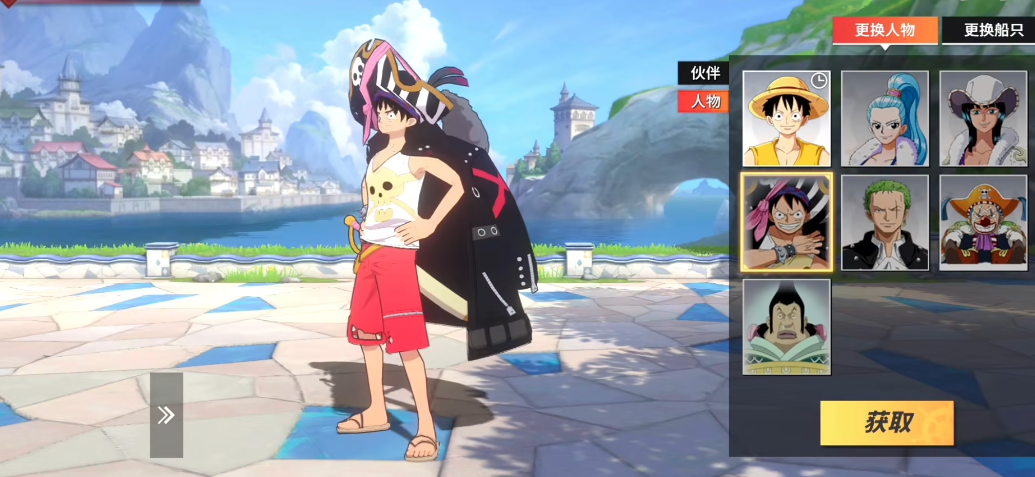Click the yellow 获取 button
The image size is (1035, 477).
(x=886, y=422)
